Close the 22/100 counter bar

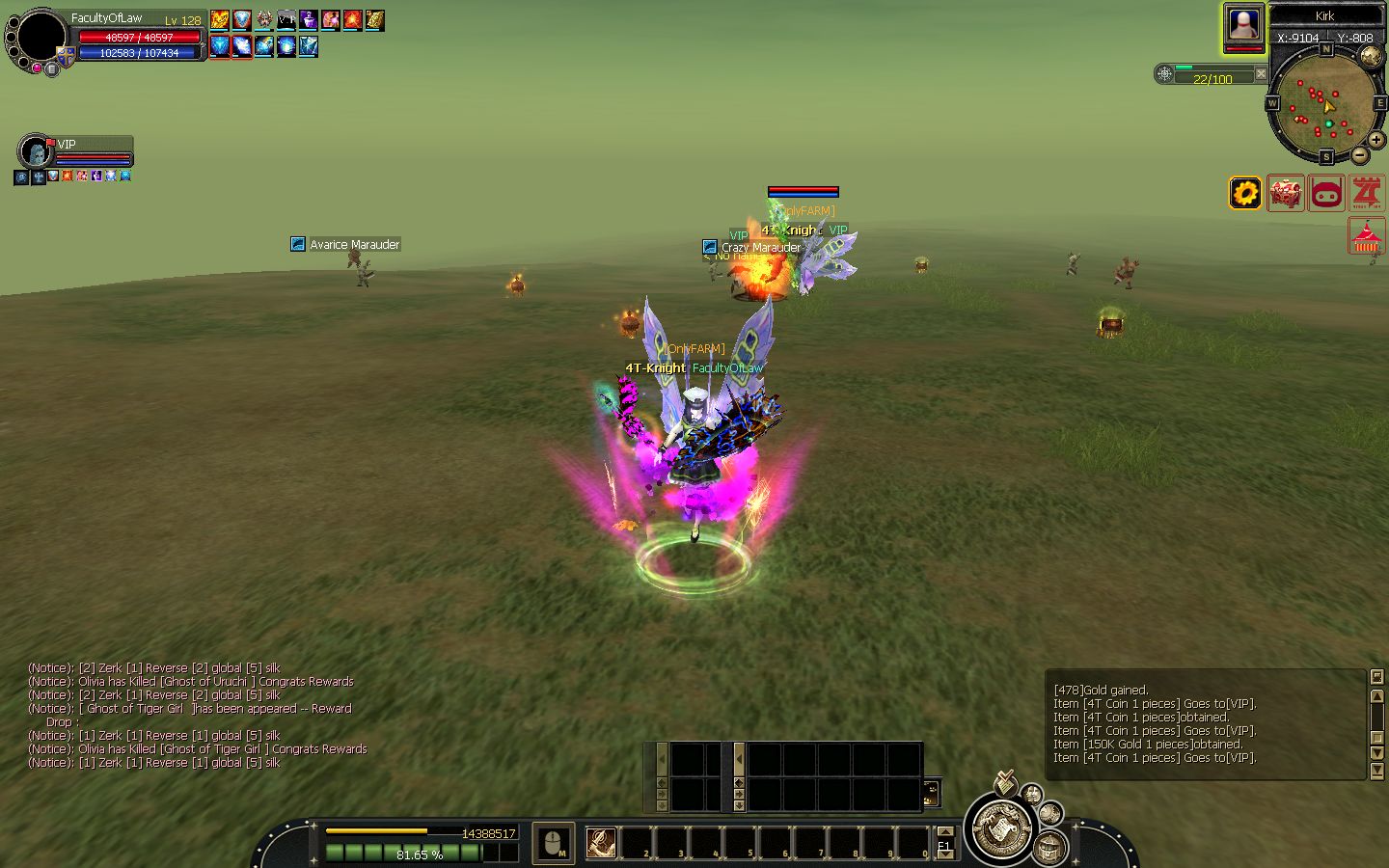tap(1261, 73)
